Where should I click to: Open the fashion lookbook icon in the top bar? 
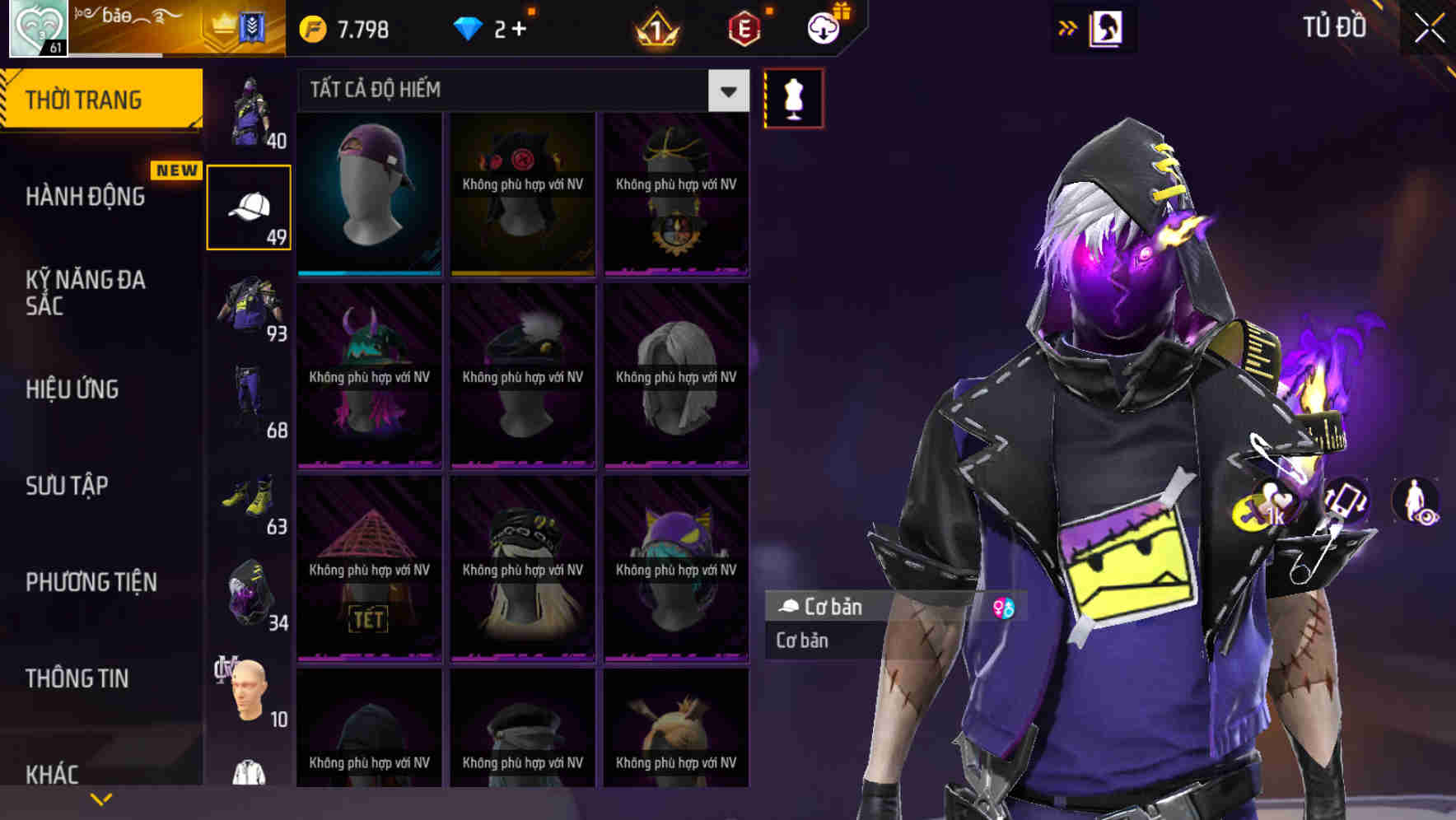click(x=1104, y=27)
